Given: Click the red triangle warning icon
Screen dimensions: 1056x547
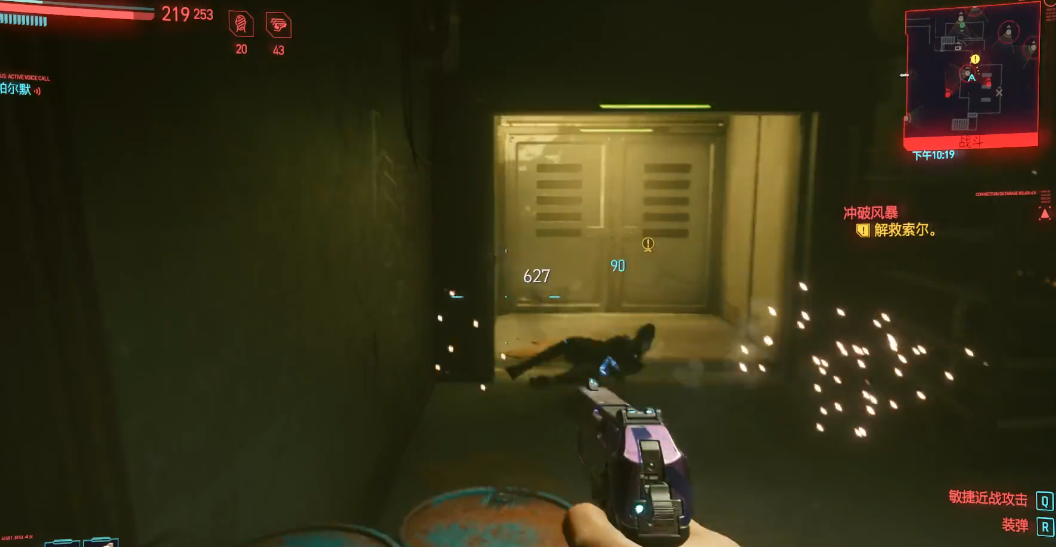Looking at the screenshot, I should (x=1045, y=213).
